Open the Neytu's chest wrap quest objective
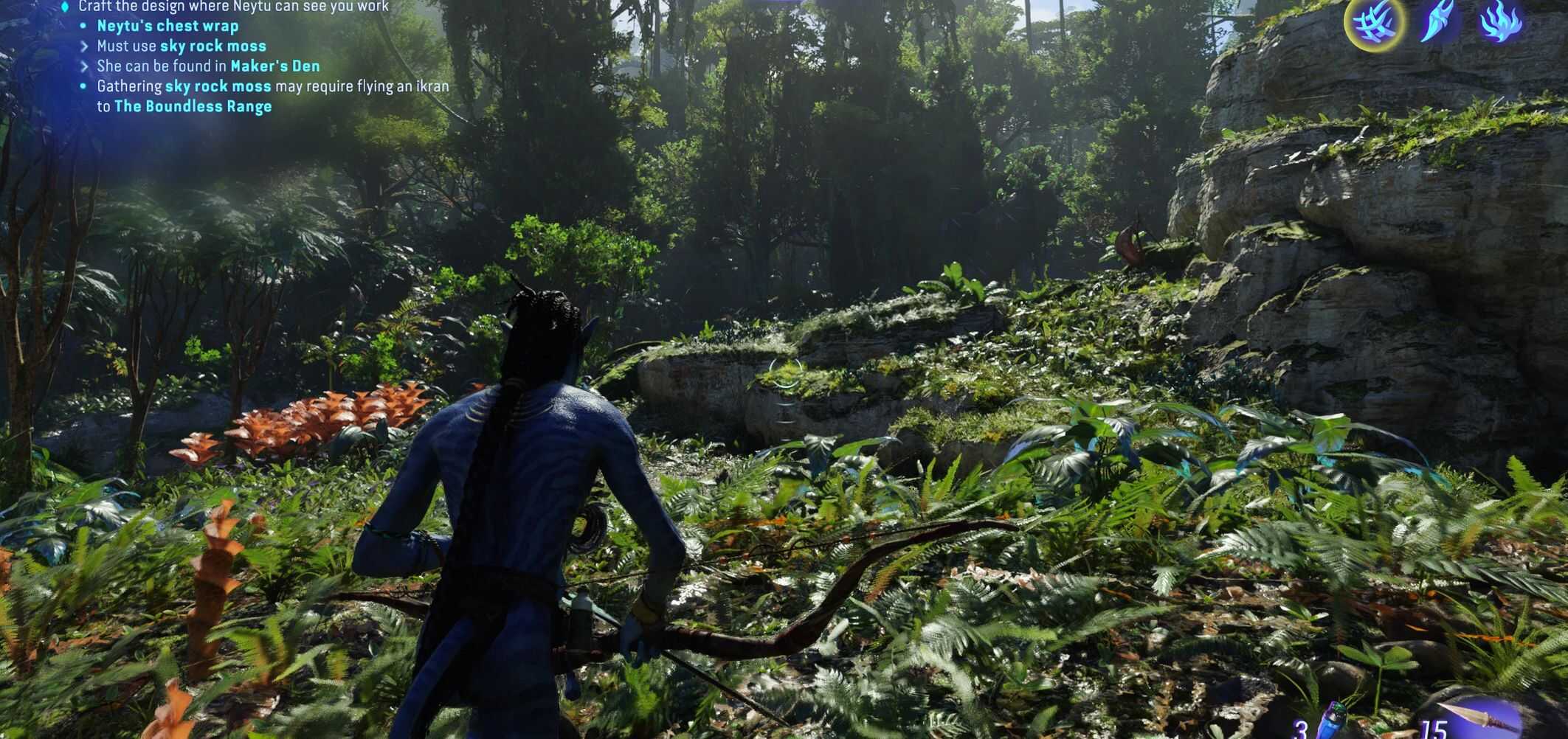 pos(167,26)
